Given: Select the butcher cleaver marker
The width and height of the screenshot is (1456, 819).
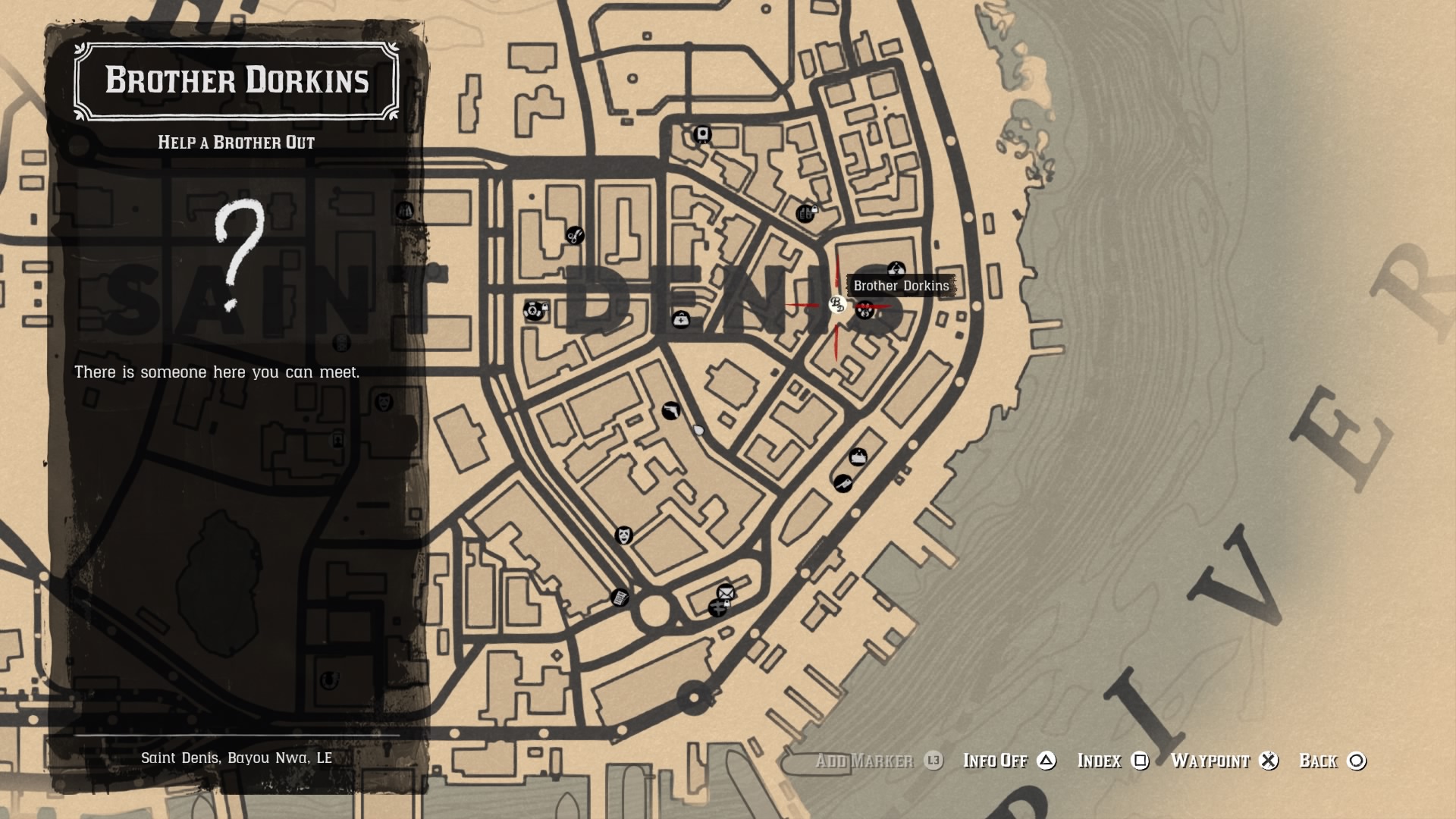Looking at the screenshot, I should point(843,483).
